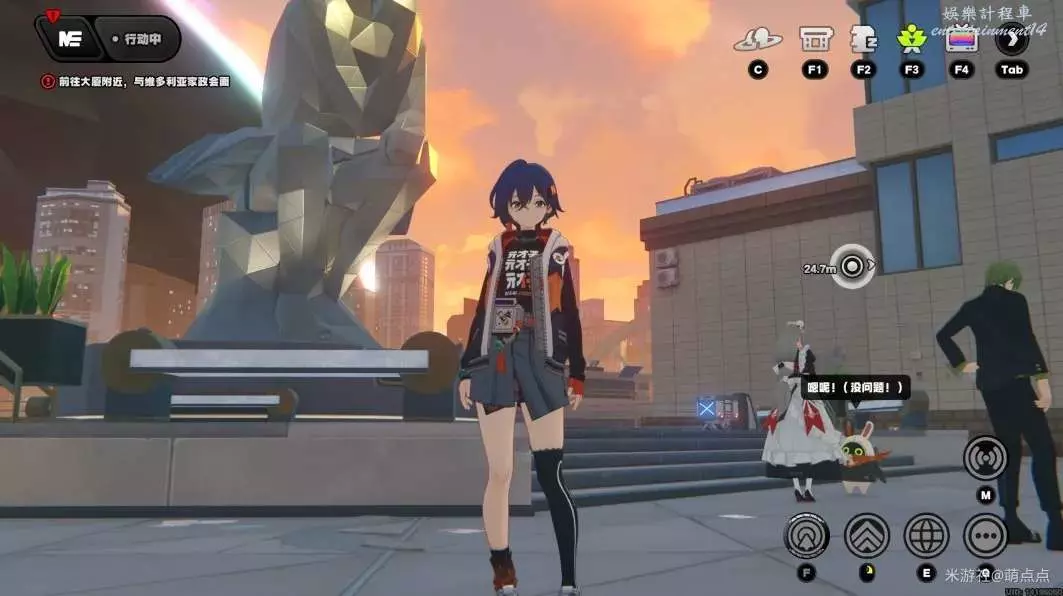Open the storefront building icon

click(x=815, y=40)
